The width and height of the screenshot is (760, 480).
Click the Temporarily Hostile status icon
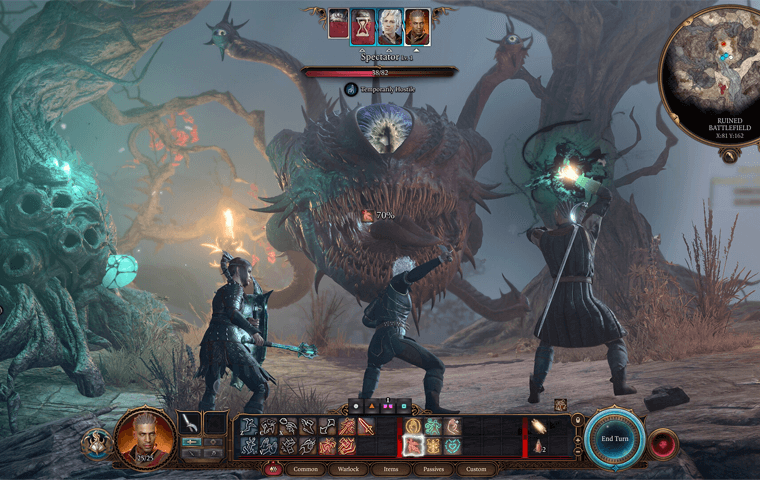tap(352, 89)
